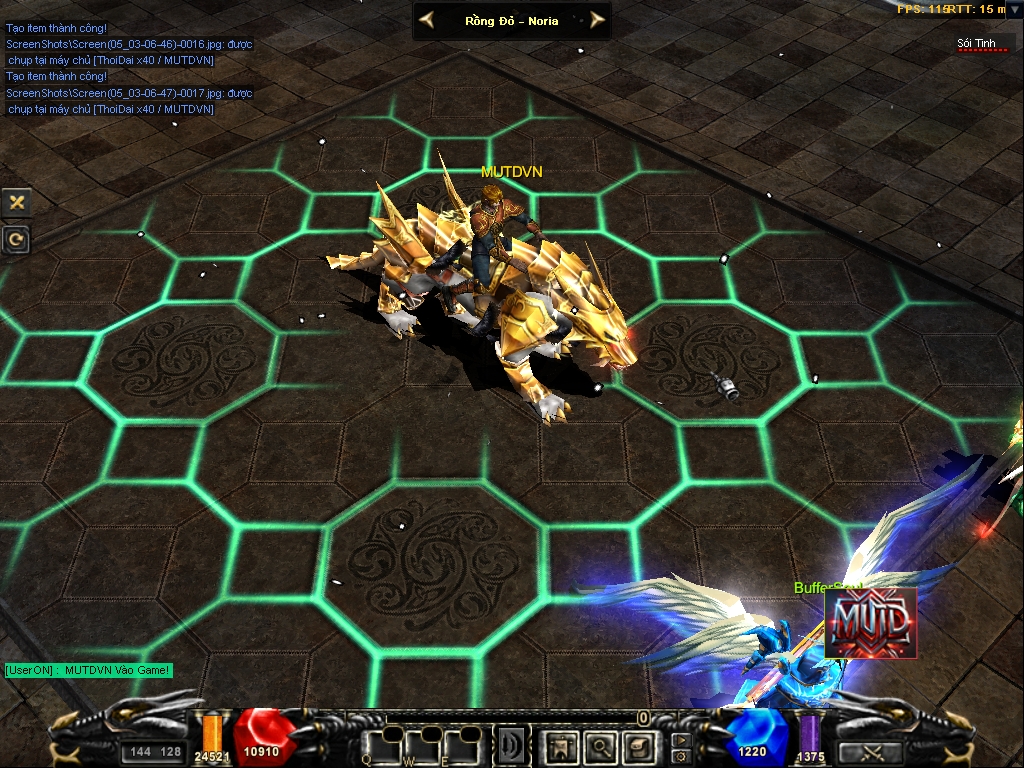Click the small play arrow button beside the scroll icon
Screen dimensions: 1024x768
(x=681, y=741)
